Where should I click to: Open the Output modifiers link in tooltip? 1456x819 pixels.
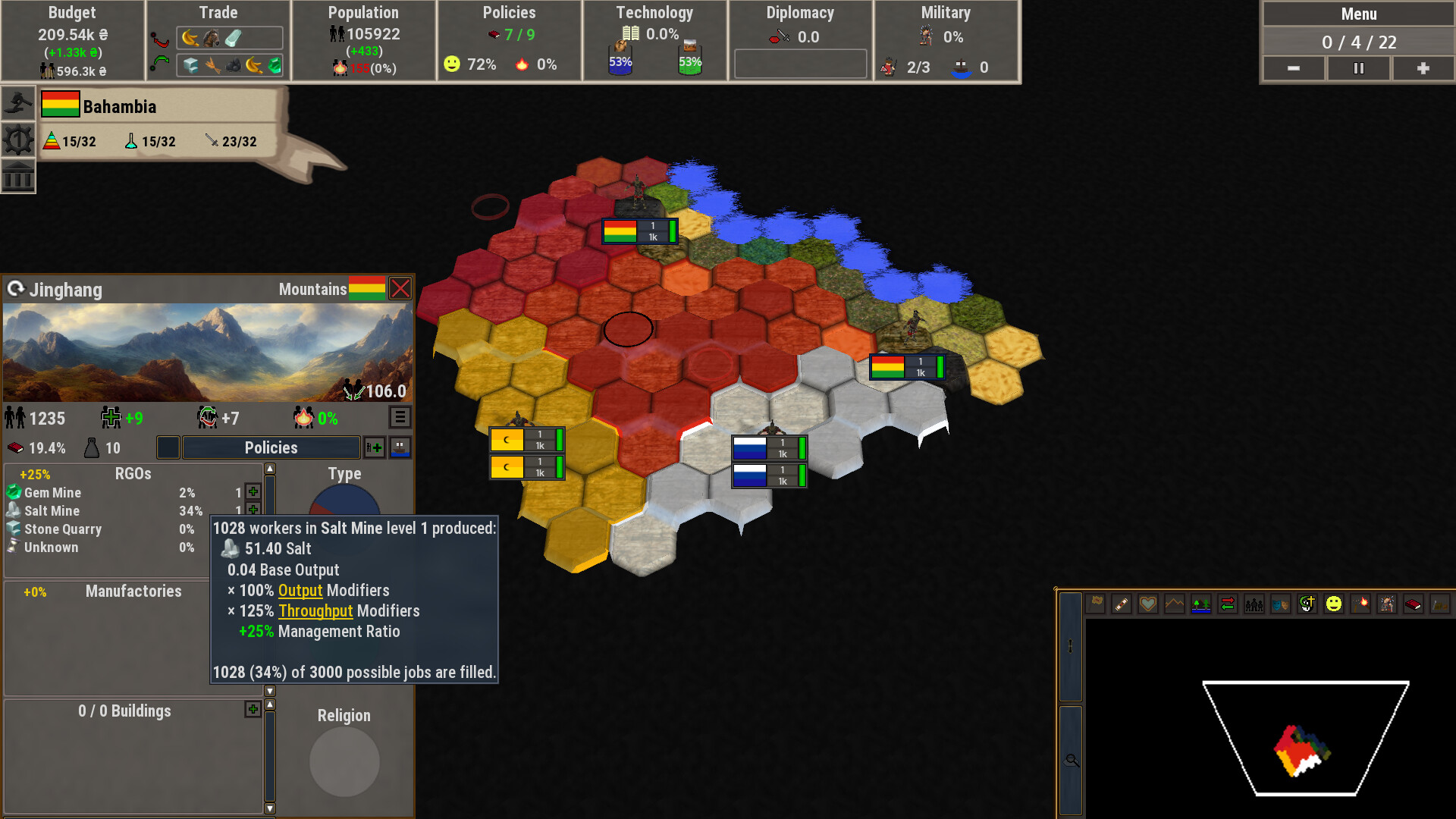coord(300,591)
